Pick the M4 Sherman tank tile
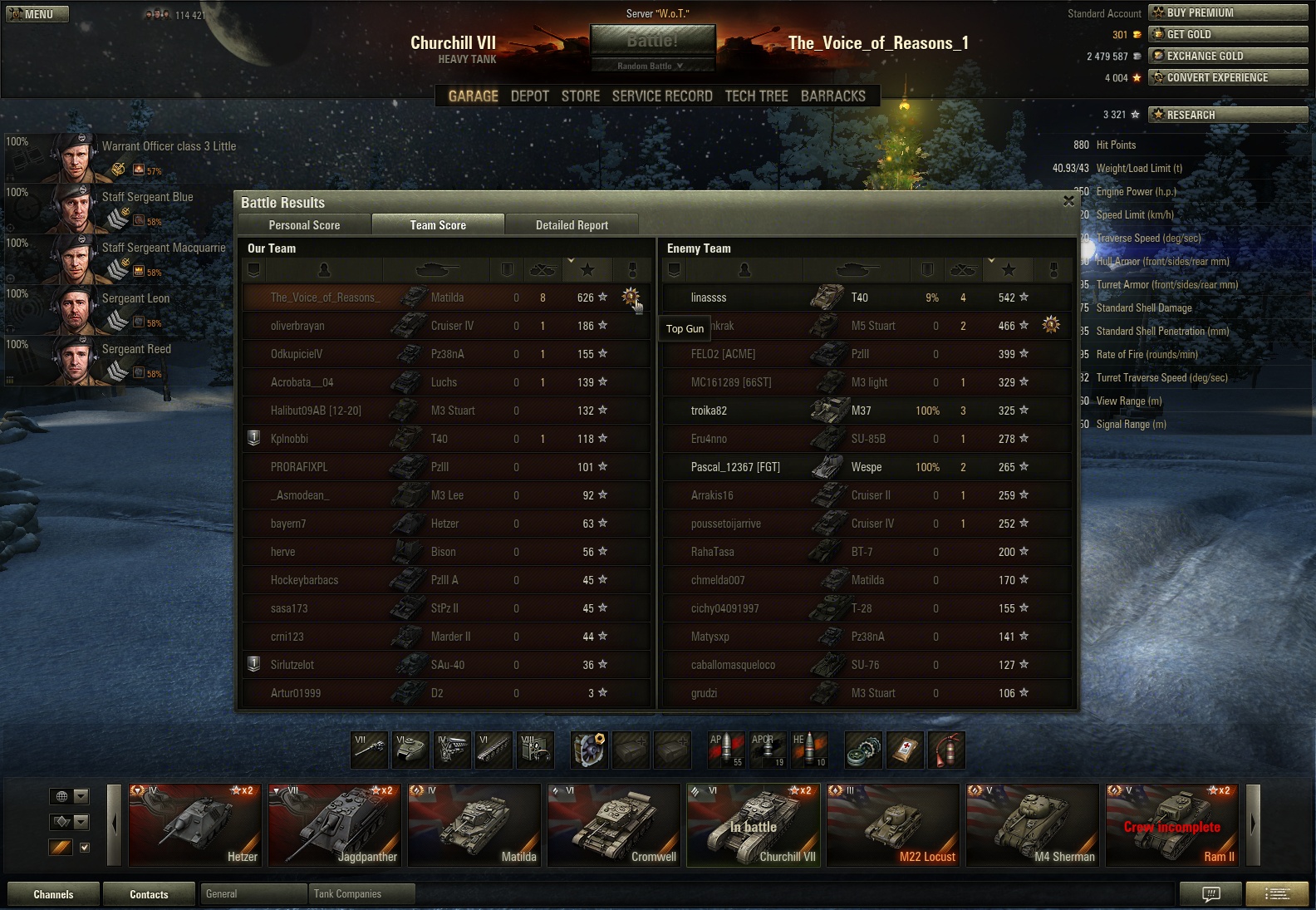The image size is (1316, 910). click(x=1033, y=825)
